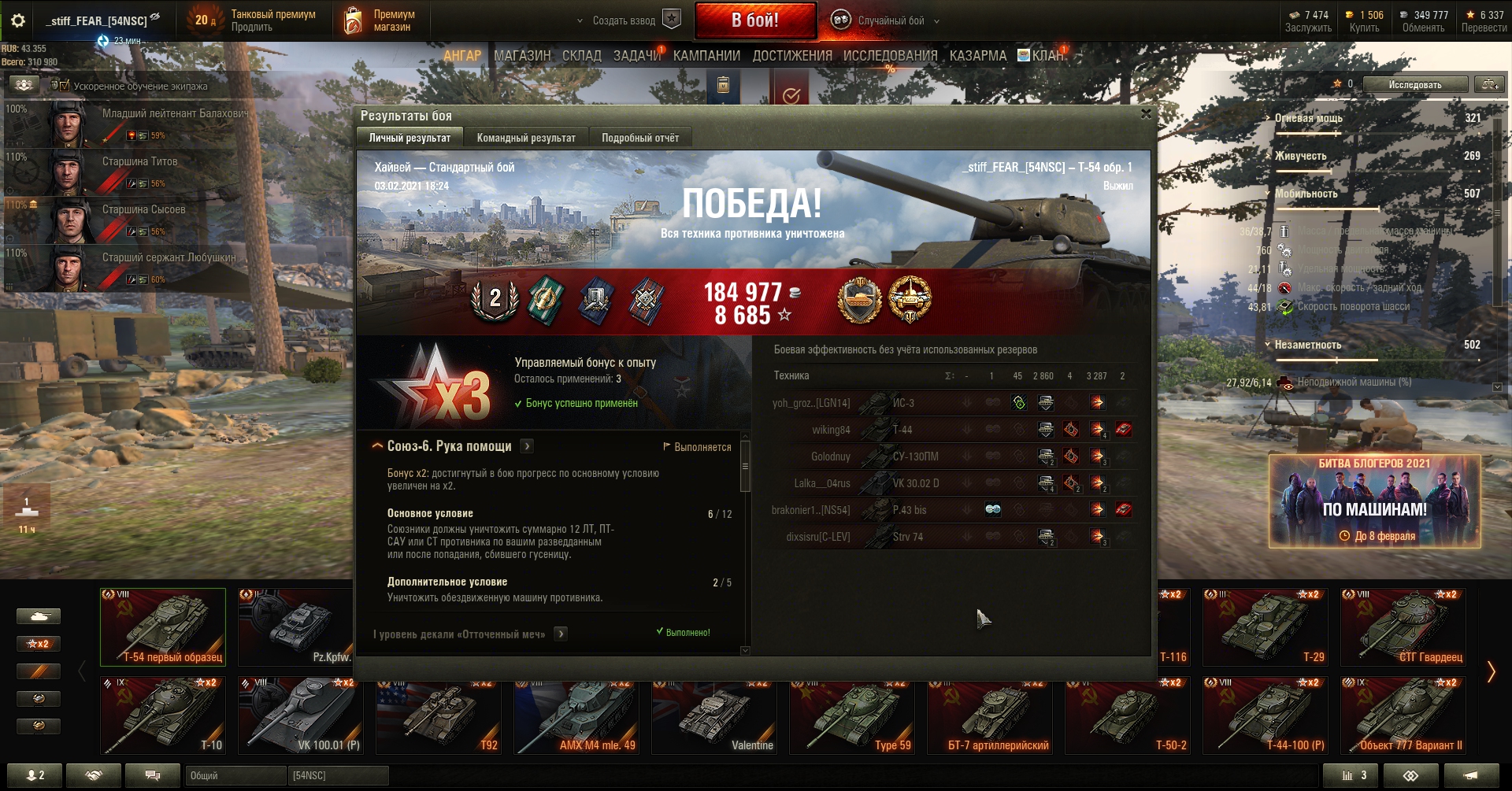
Task: Close the battle results window
Action: point(1146,114)
